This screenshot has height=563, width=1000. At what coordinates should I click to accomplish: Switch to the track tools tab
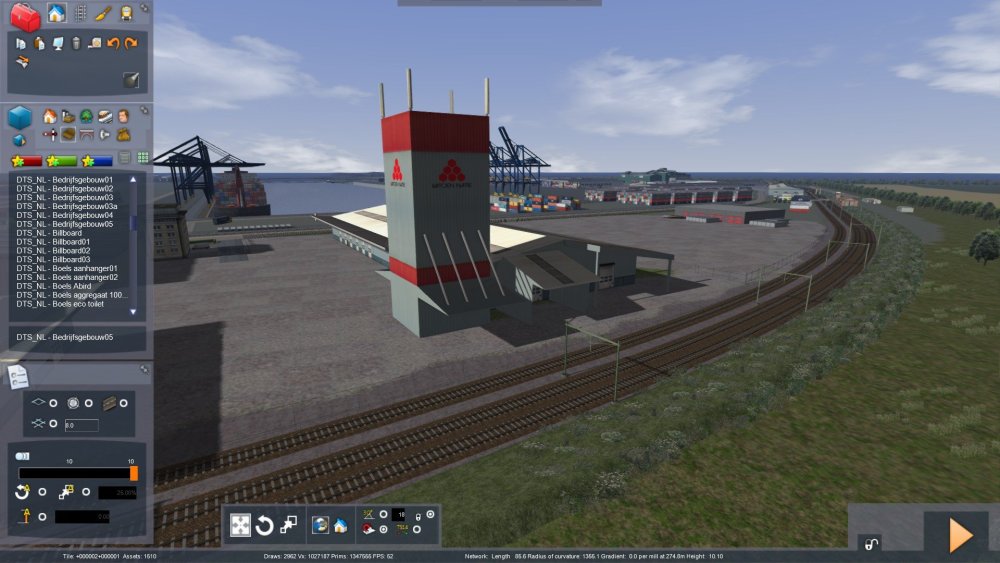click(x=80, y=13)
